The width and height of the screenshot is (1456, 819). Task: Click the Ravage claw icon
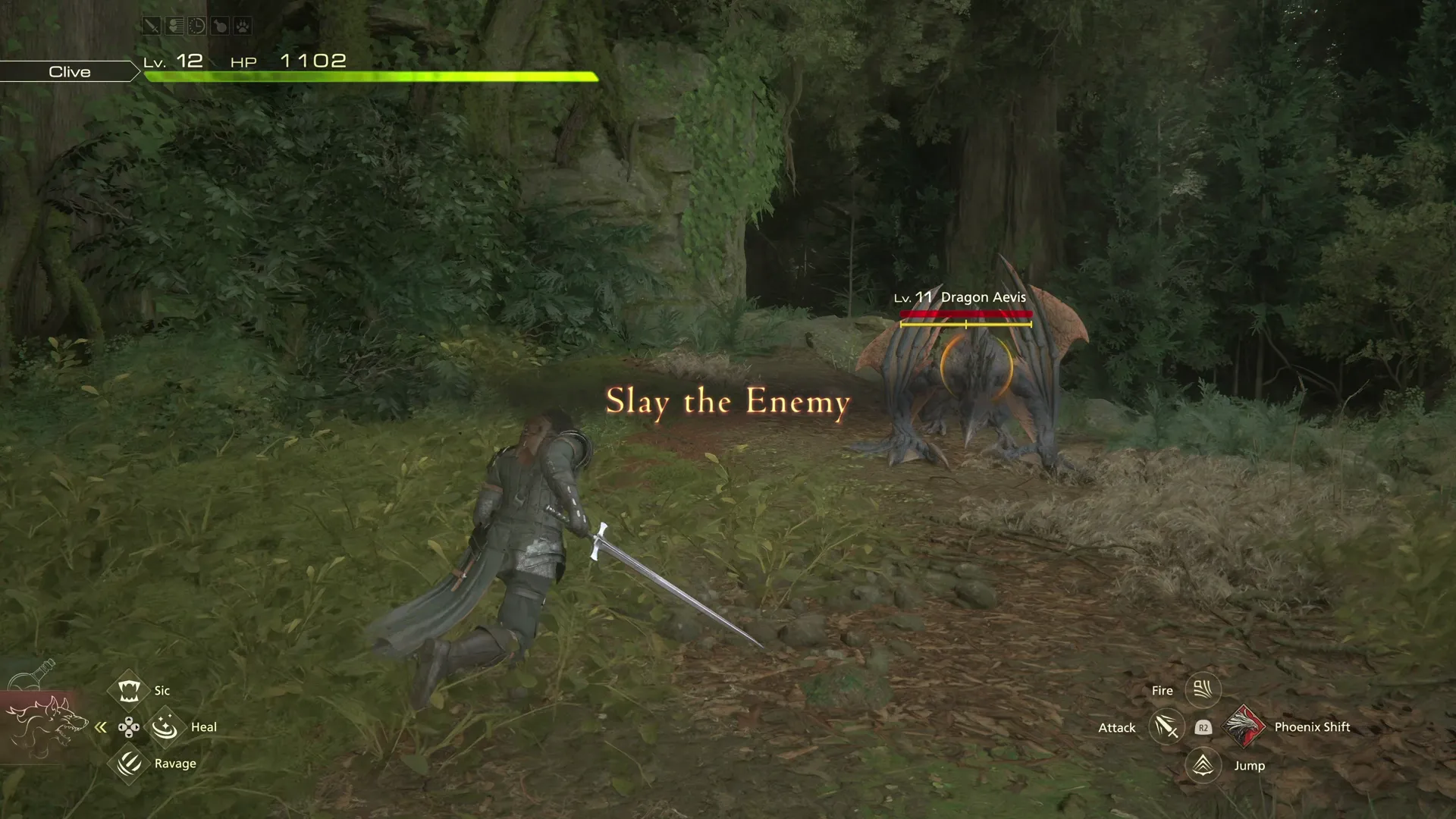click(x=127, y=763)
